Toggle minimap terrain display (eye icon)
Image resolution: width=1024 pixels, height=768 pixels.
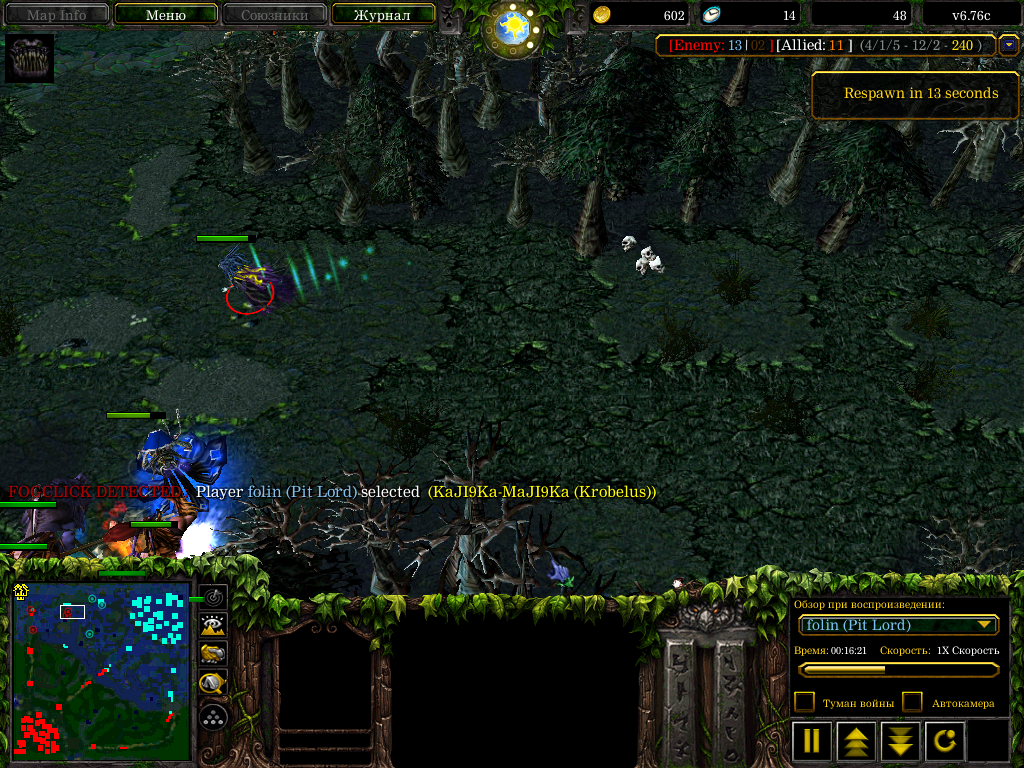tap(213, 626)
